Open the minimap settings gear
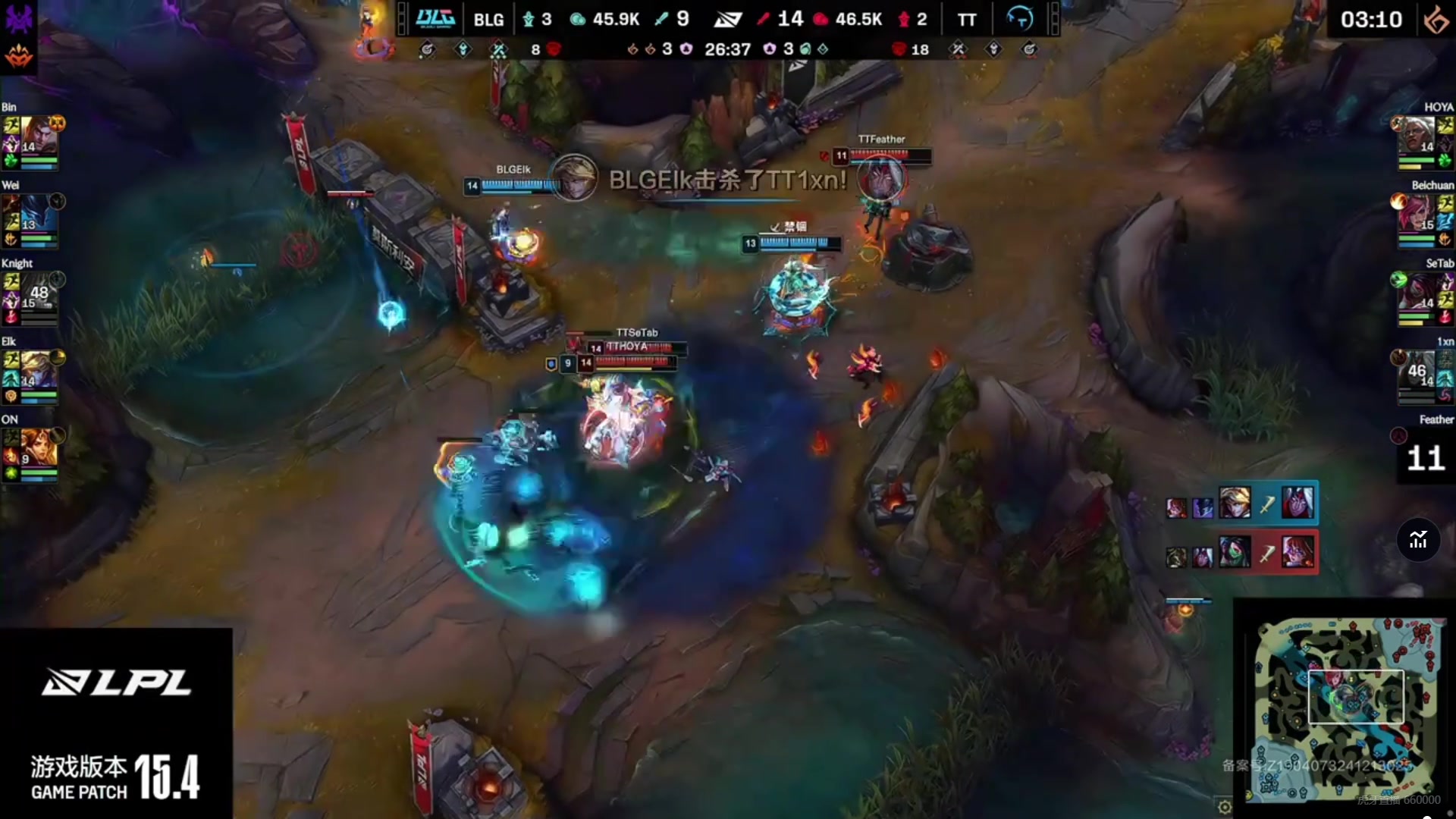 (x=1224, y=807)
